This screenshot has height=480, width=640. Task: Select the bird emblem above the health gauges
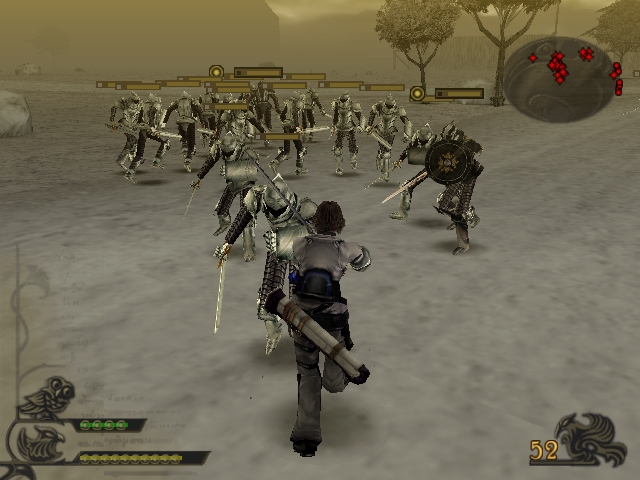(46, 397)
